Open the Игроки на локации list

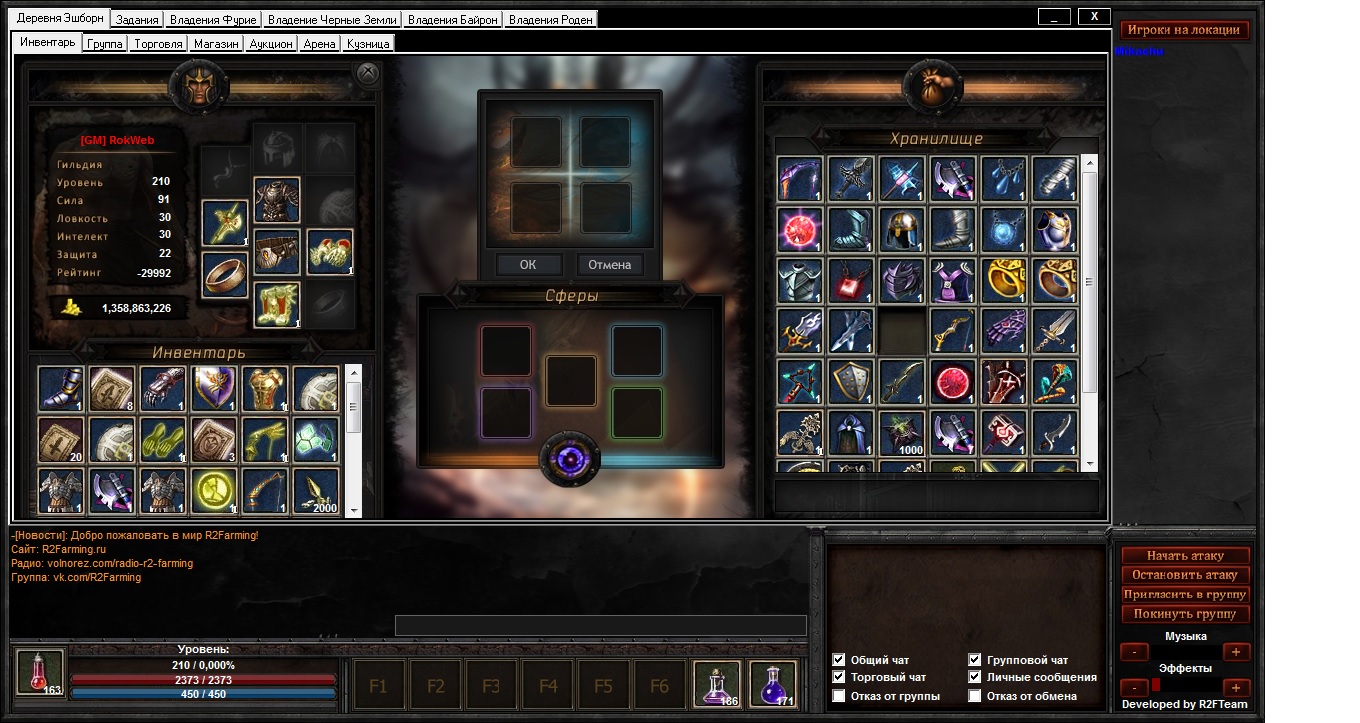[x=1184, y=30]
